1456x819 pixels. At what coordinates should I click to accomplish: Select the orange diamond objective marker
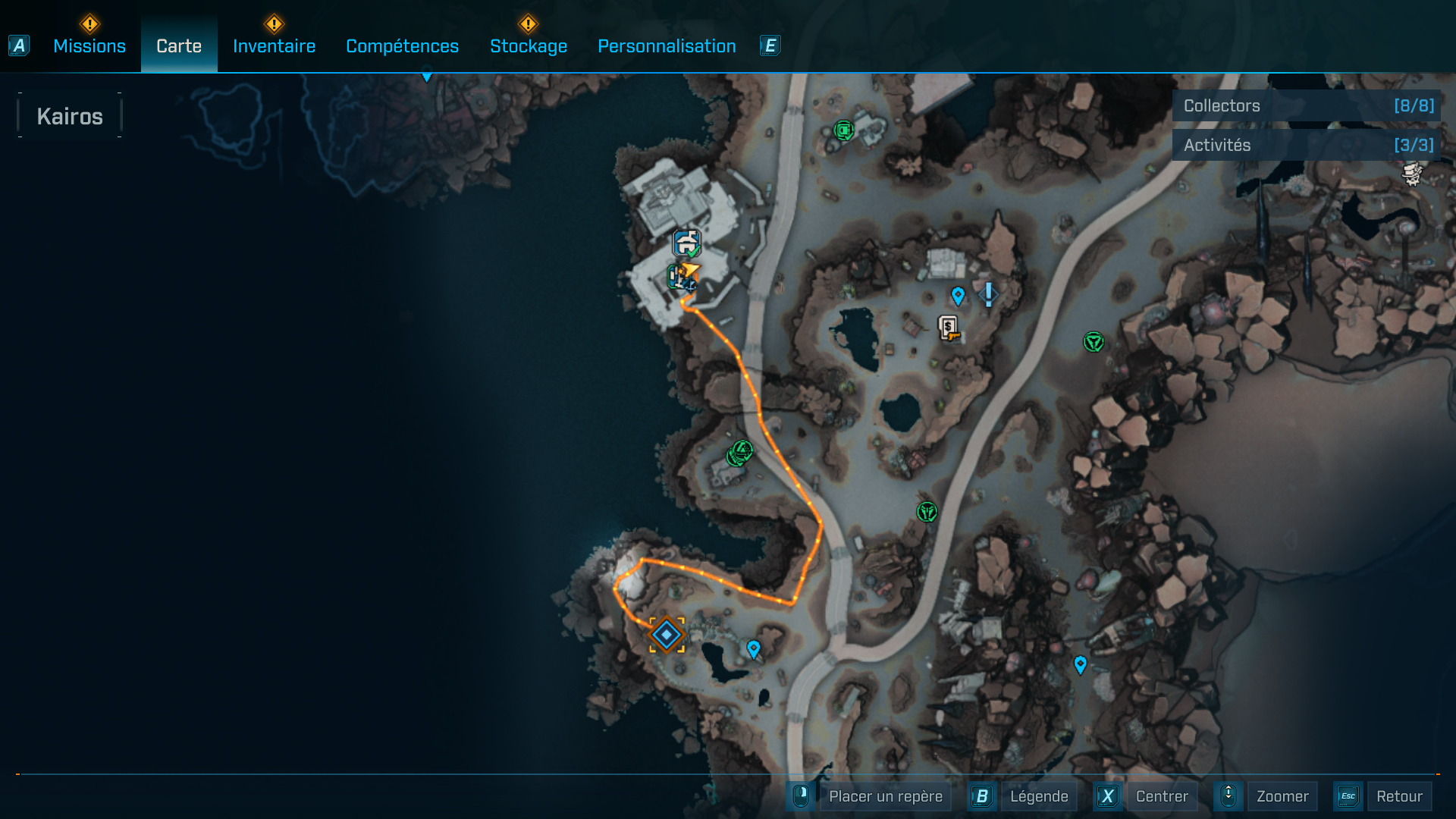pyautogui.click(x=667, y=635)
